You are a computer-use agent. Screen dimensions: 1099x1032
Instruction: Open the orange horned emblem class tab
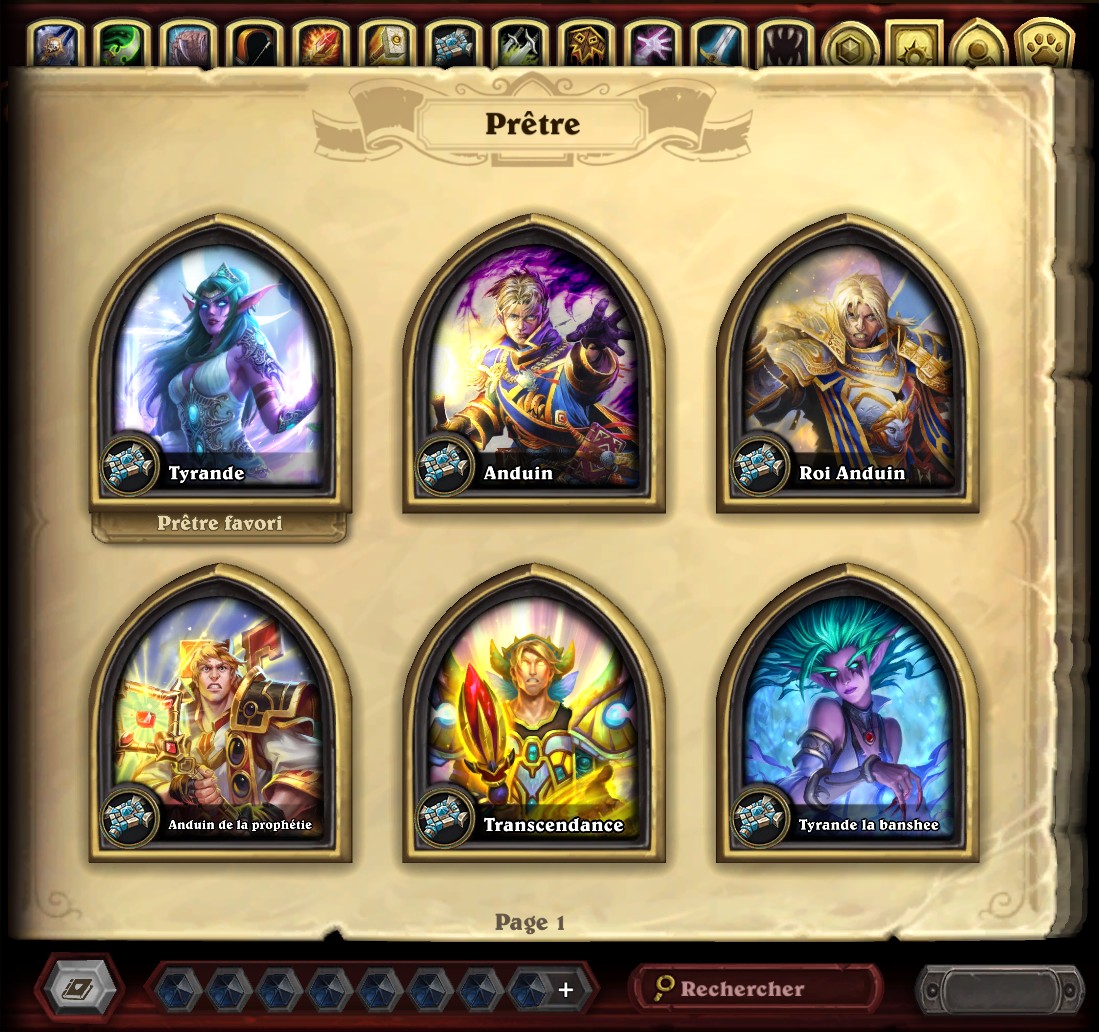(584, 45)
